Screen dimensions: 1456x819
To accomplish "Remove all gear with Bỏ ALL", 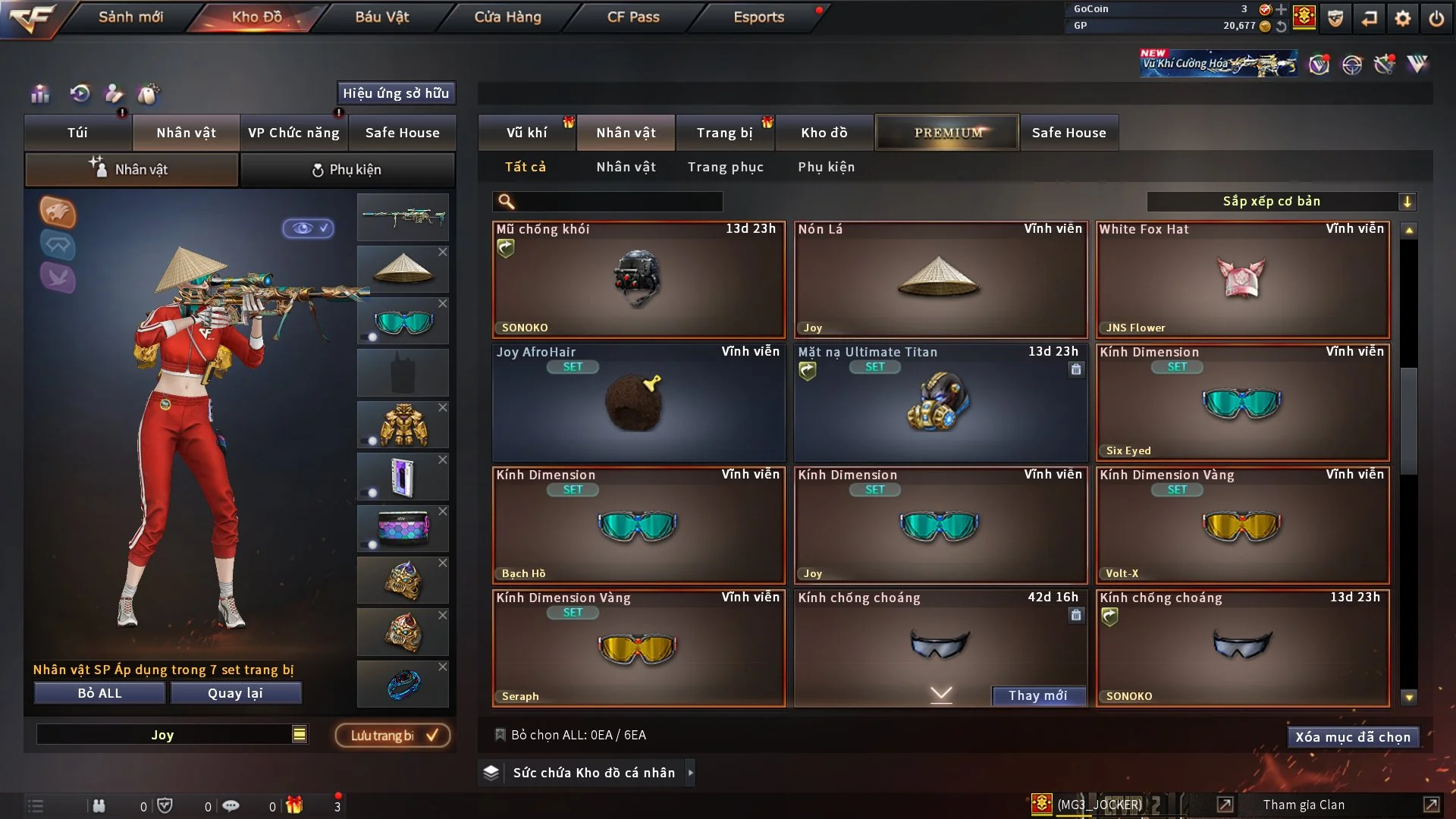I will (x=99, y=693).
